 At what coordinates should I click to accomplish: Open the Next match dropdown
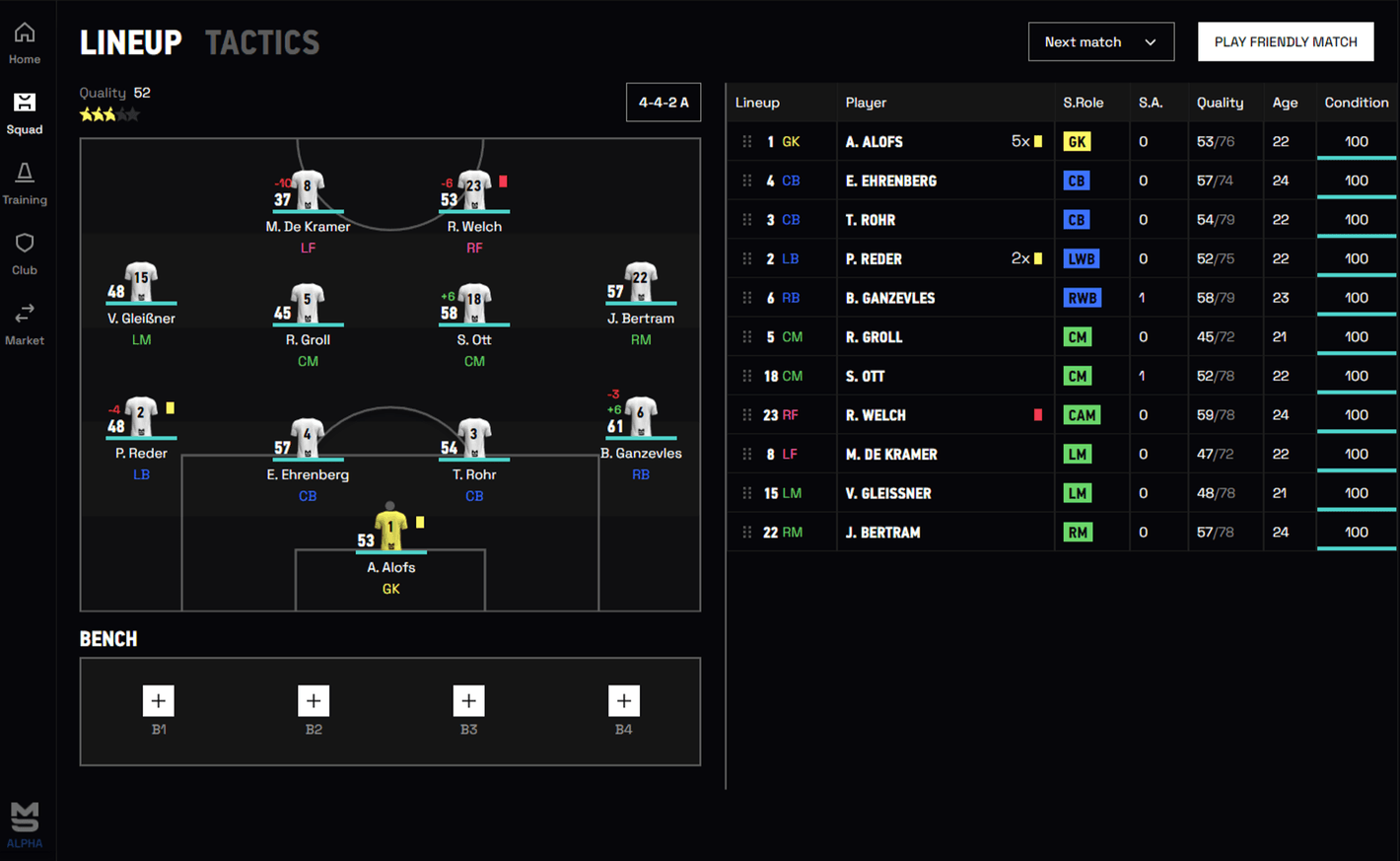[1101, 41]
